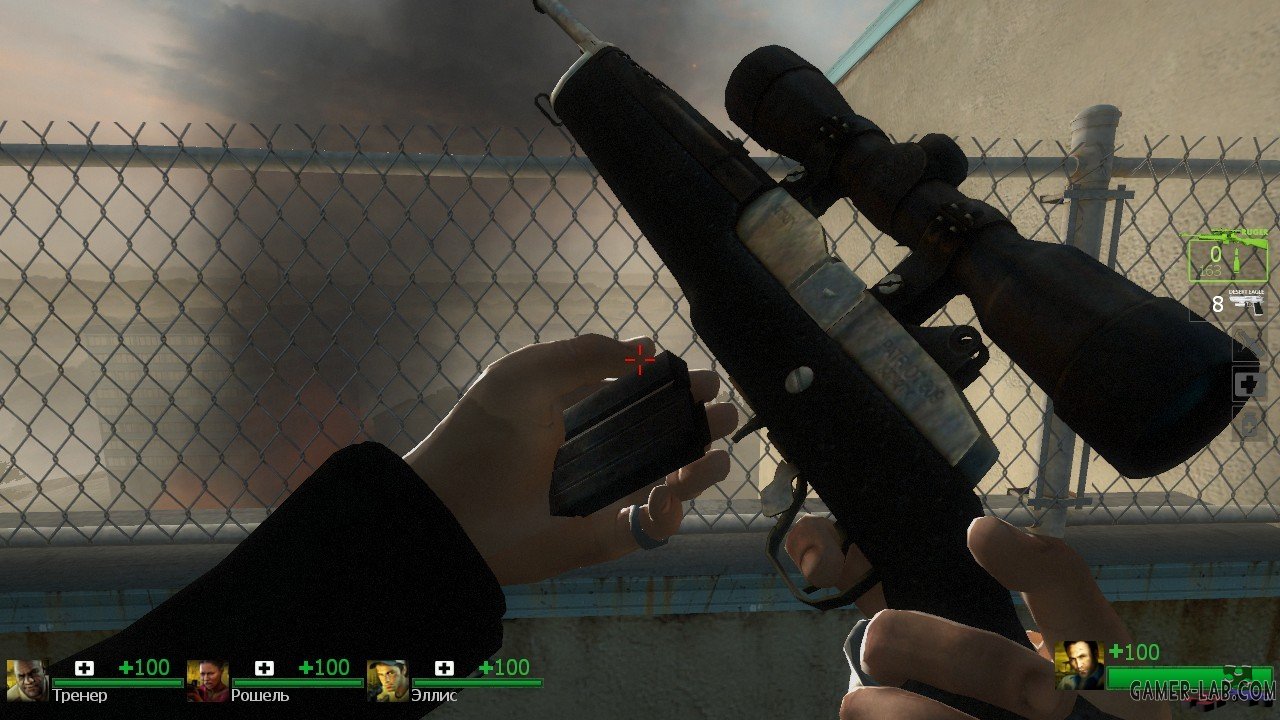Select the Ruger rifle weapon slot
Image resolution: width=1280 pixels, height=720 pixels.
tap(1226, 255)
